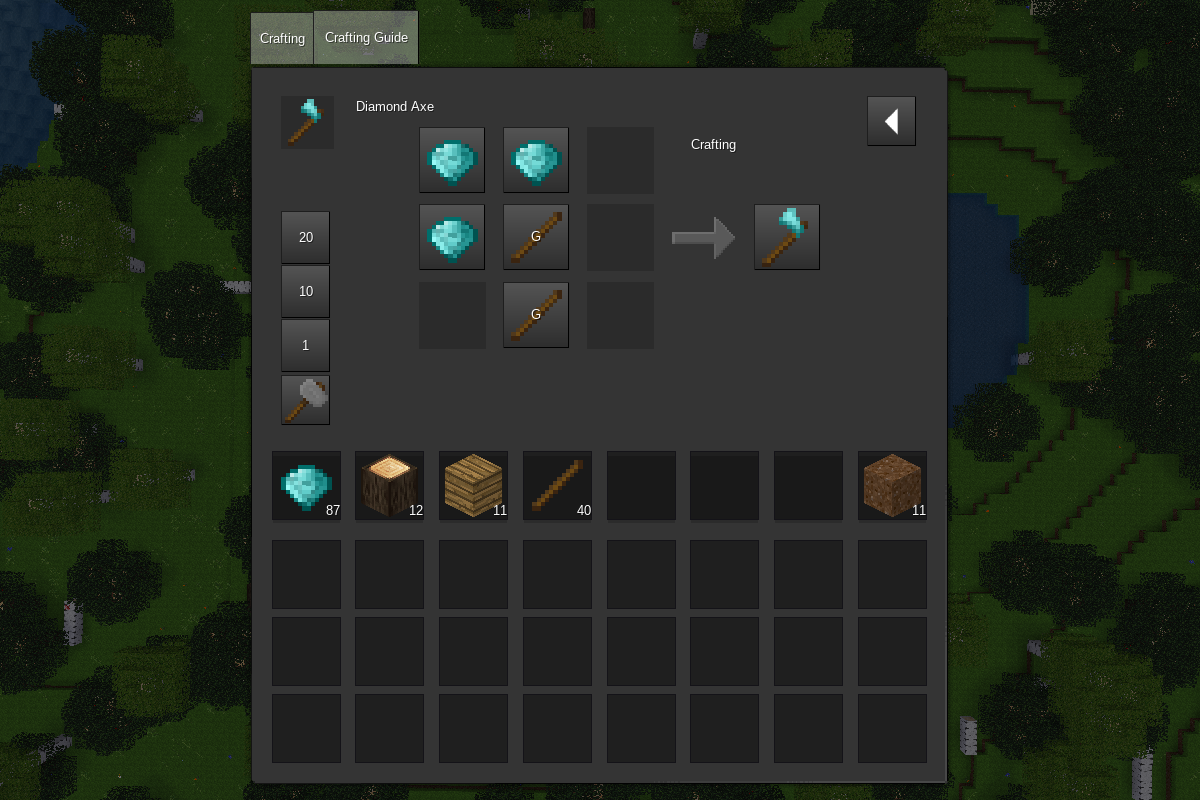Select the stack of 40 sticks
The image size is (1200, 800).
point(557,486)
